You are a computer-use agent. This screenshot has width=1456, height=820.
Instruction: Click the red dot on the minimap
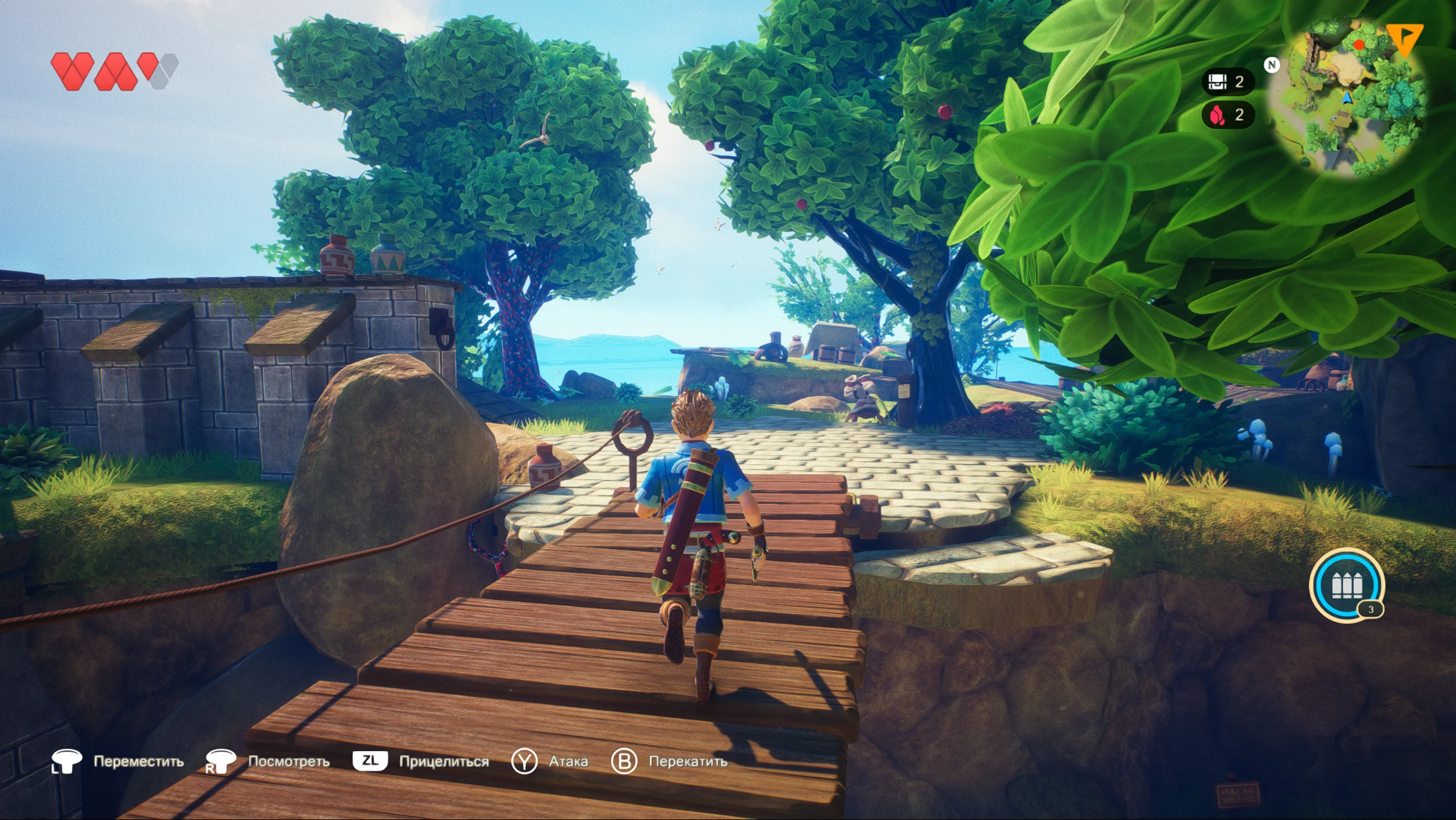[x=1359, y=45]
